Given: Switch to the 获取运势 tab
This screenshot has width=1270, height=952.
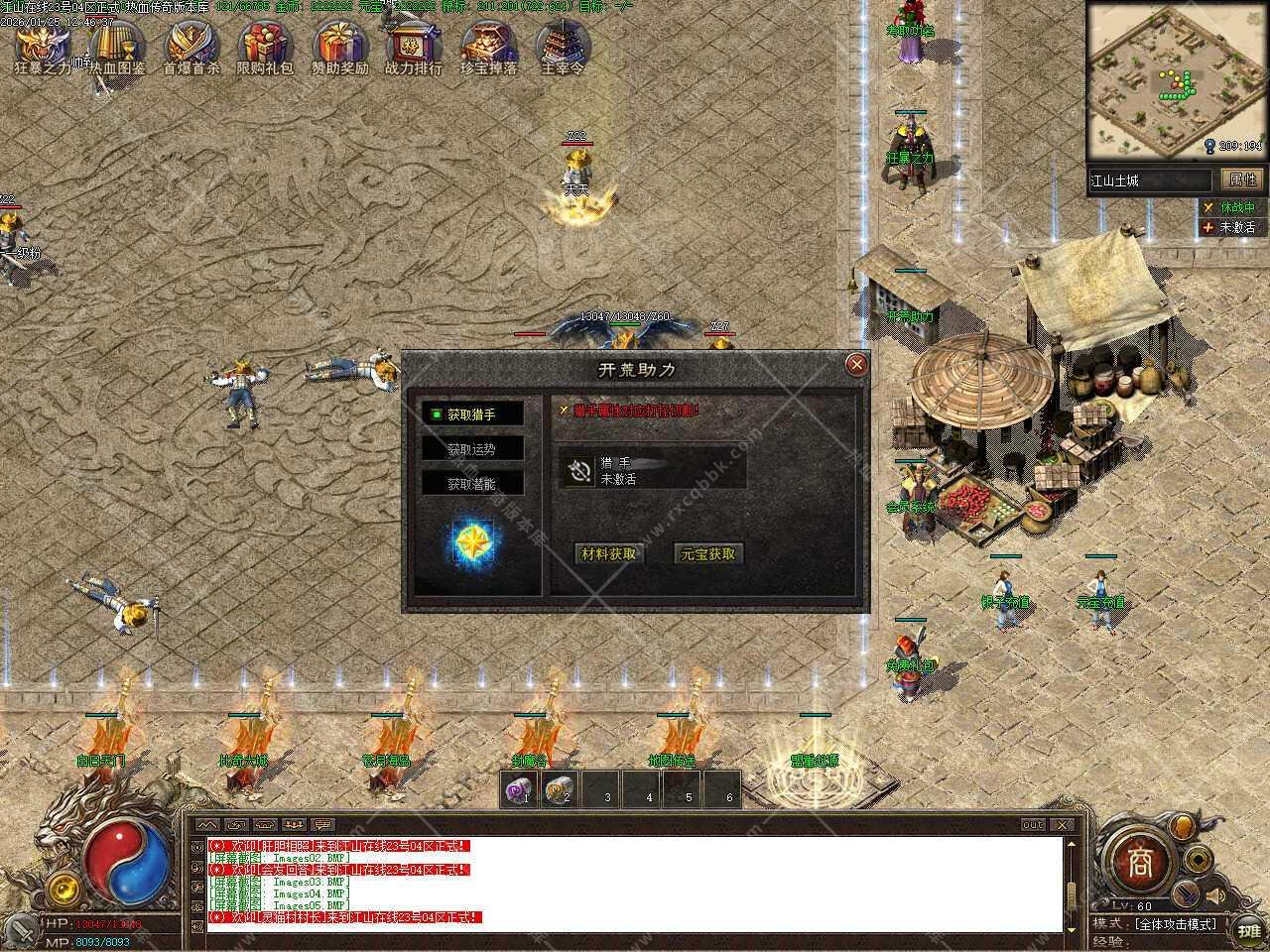Looking at the screenshot, I should point(472,449).
